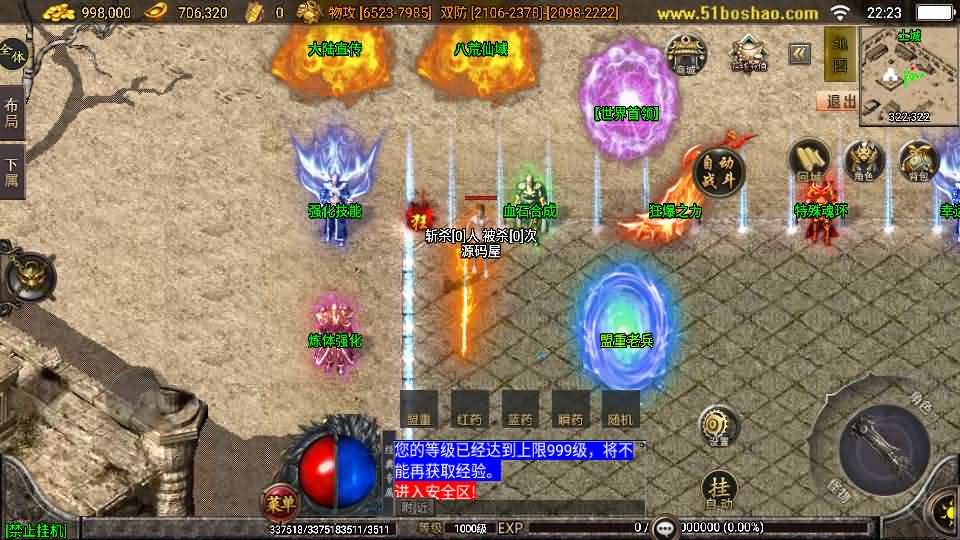Toggle the 自动战斗 auto-battle button
Screen dimensions: 960x540
point(718,170)
